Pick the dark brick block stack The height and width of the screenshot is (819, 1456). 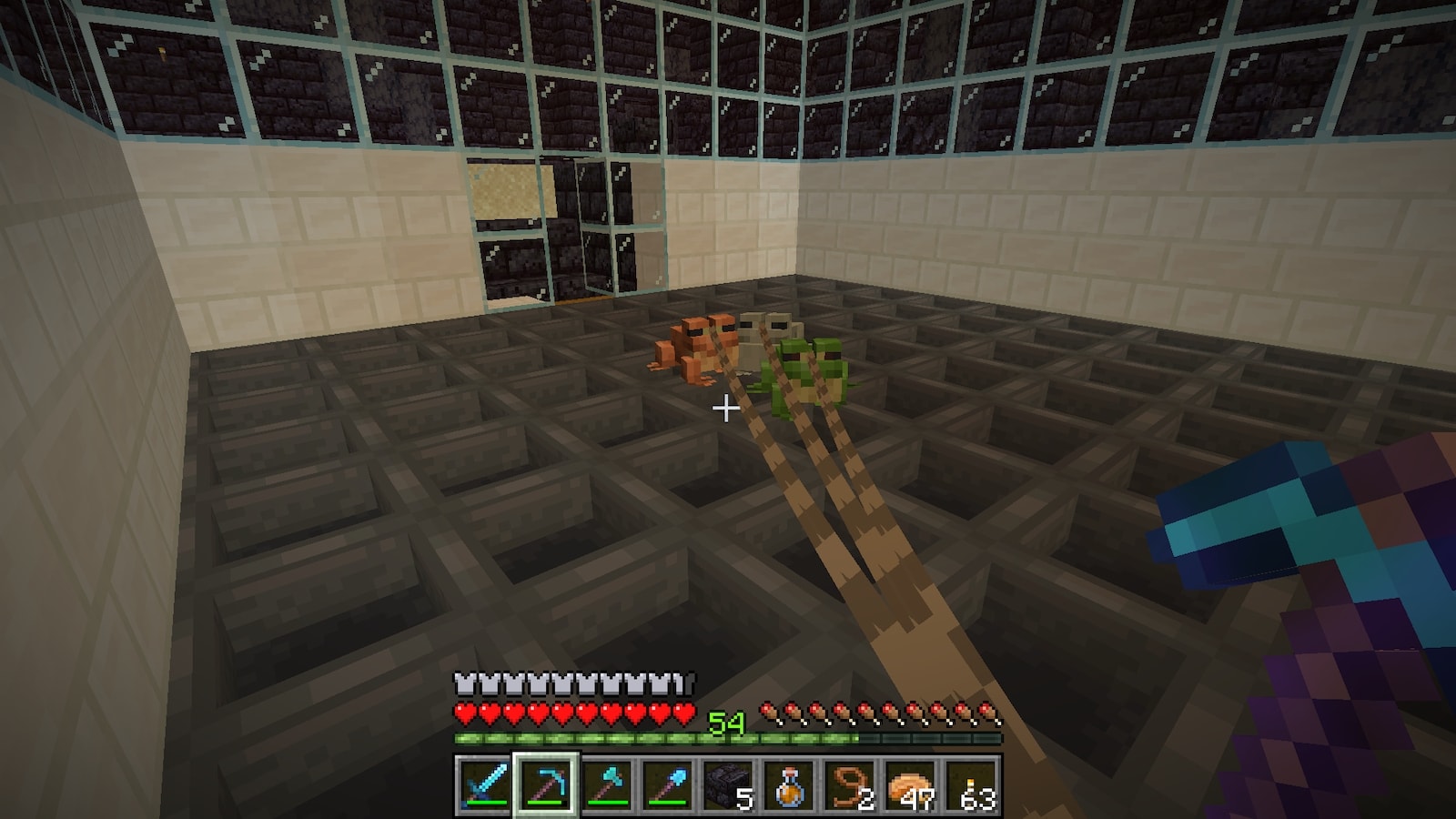click(728, 784)
